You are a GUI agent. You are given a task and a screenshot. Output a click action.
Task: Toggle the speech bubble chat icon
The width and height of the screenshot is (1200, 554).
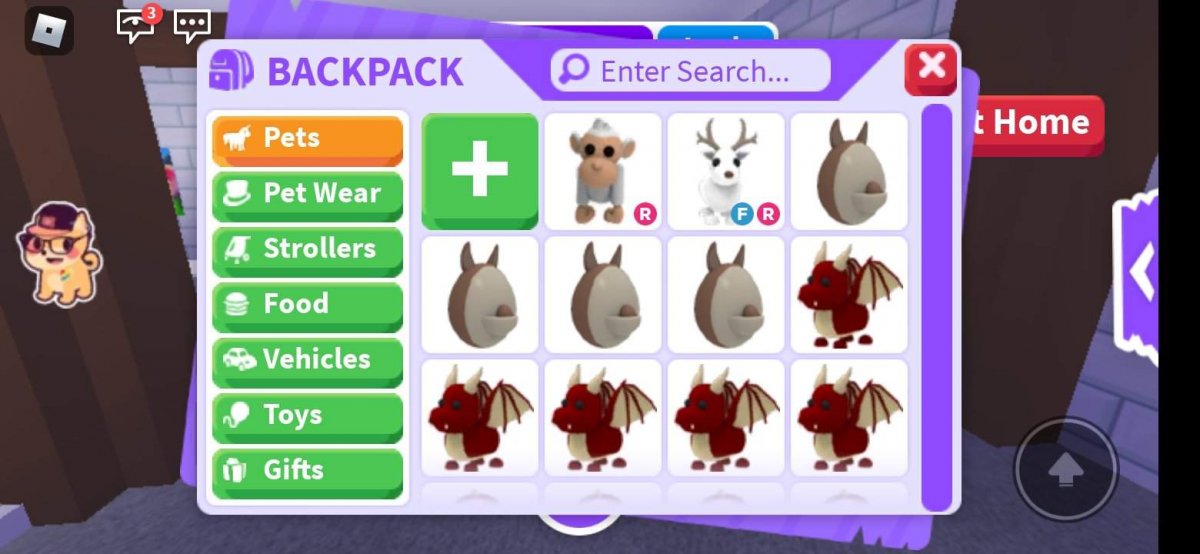tap(192, 26)
